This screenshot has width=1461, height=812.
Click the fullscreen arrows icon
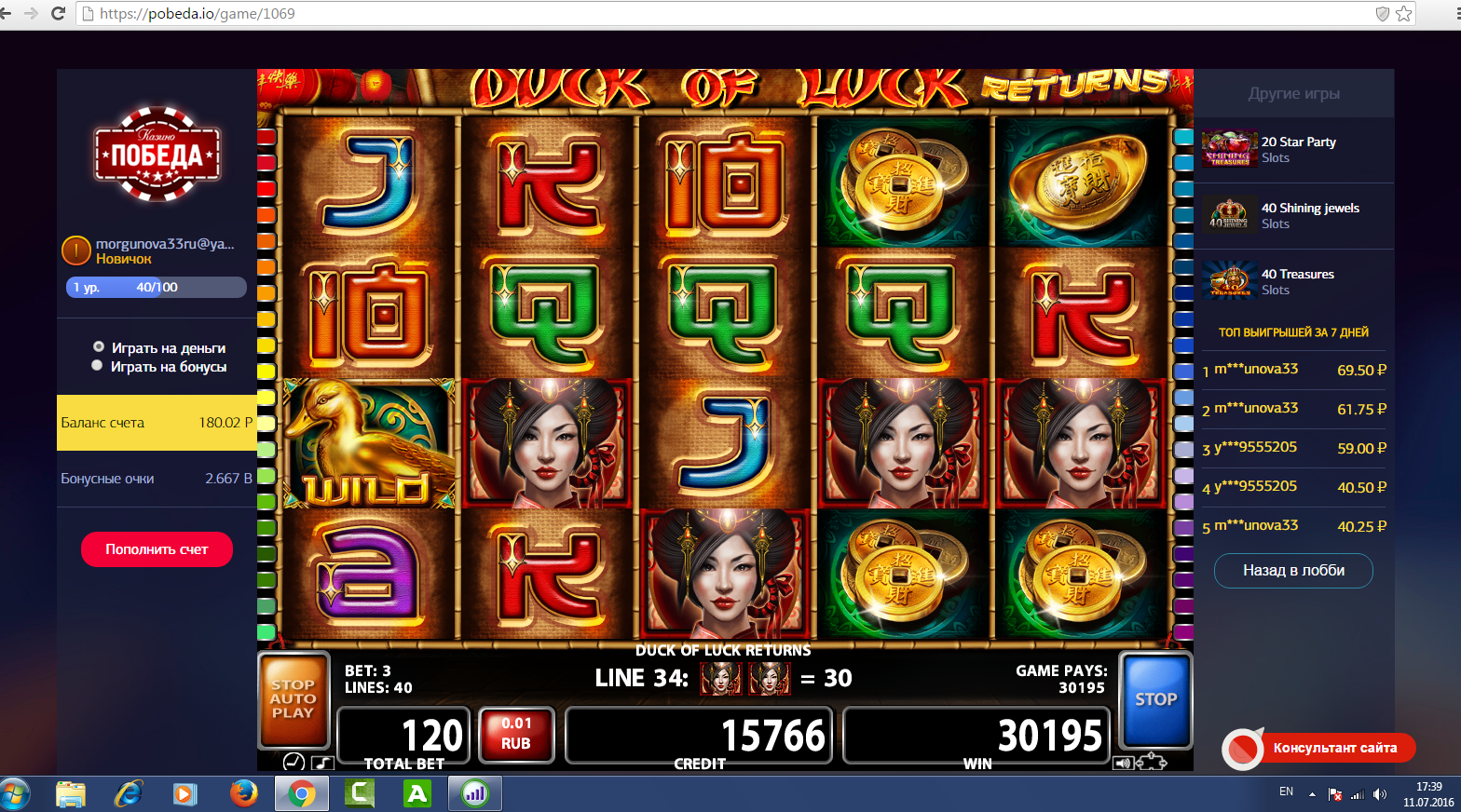tap(1152, 763)
